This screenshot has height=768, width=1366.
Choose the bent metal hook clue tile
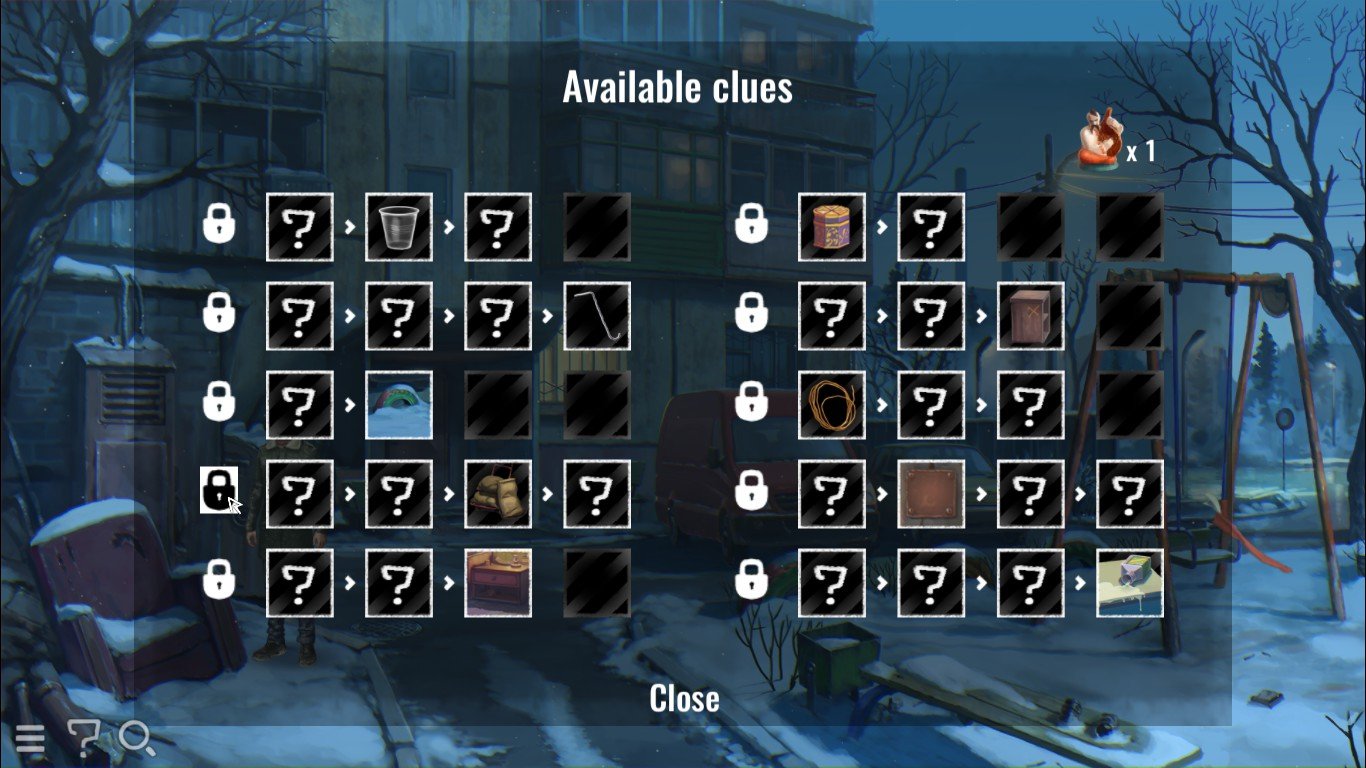coord(597,316)
